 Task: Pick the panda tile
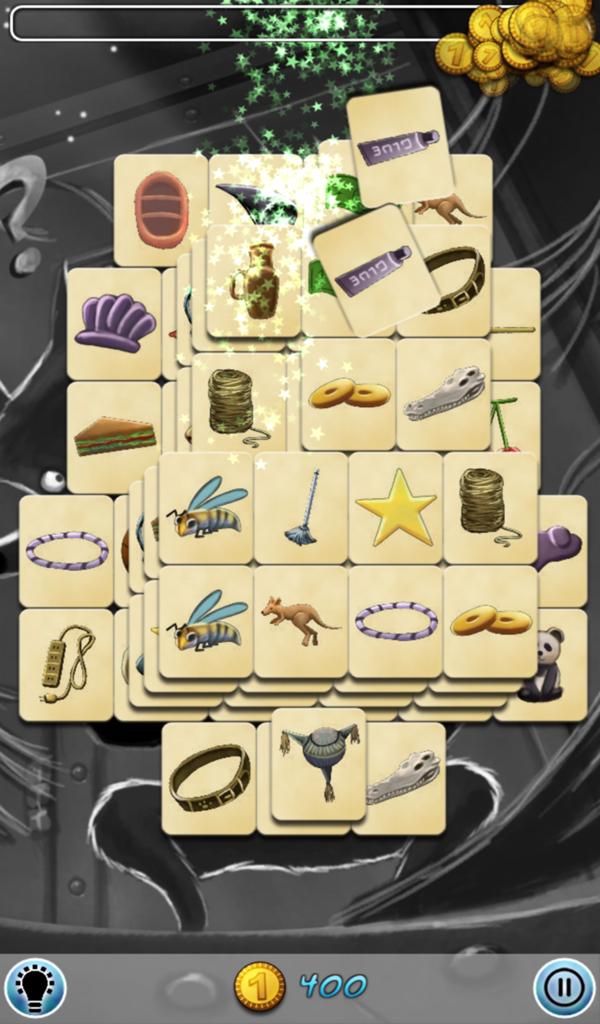[x=546, y=664]
